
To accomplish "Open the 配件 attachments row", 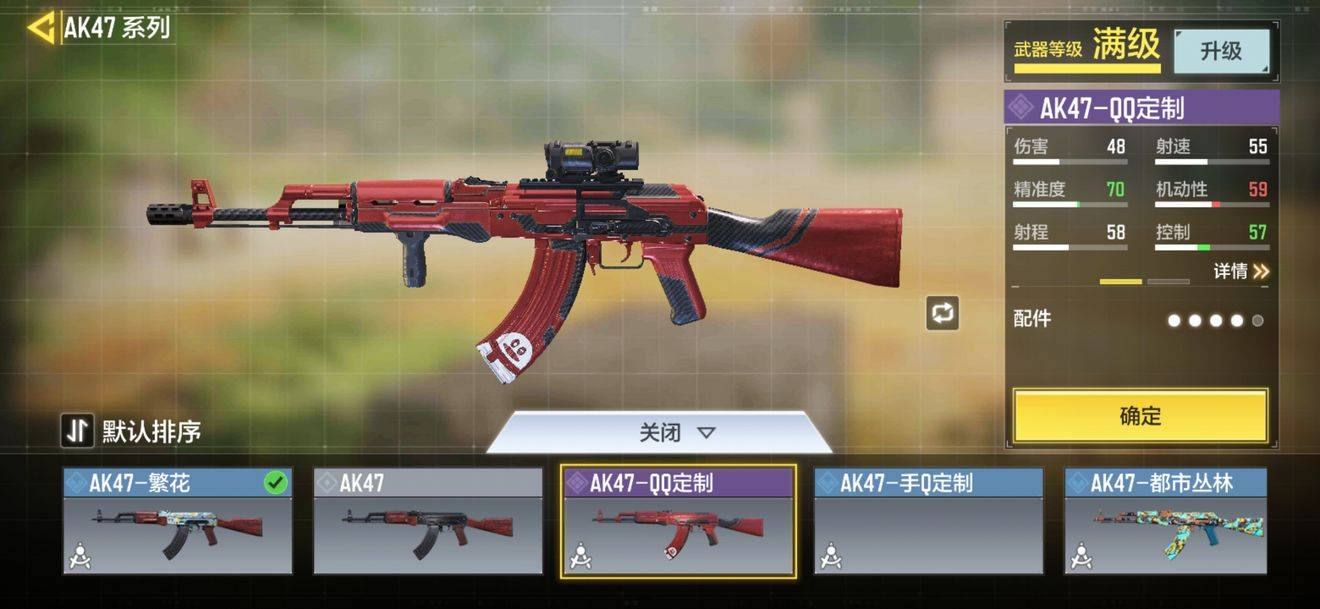I will 1138,320.
